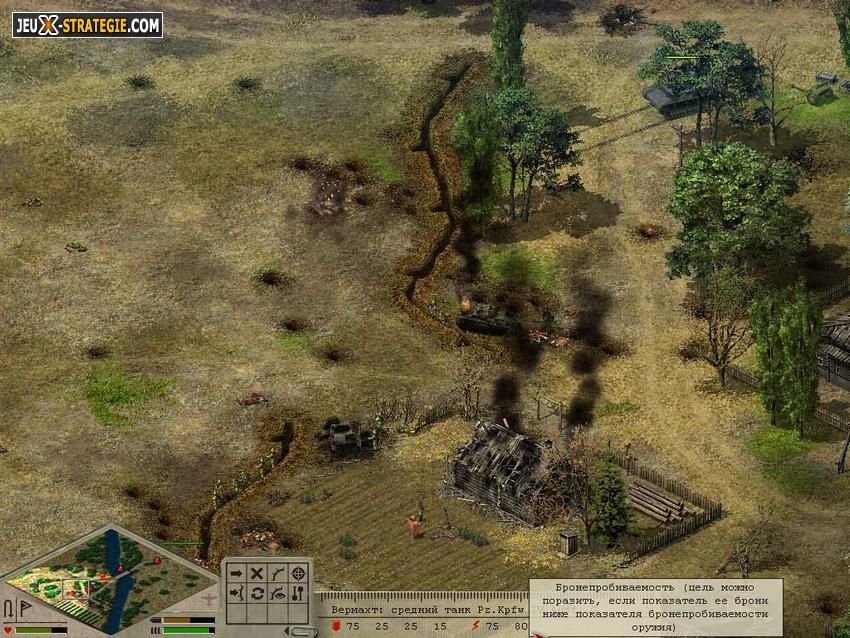The image size is (850, 638).
Task: Click the X stop command button
Action: point(256,574)
